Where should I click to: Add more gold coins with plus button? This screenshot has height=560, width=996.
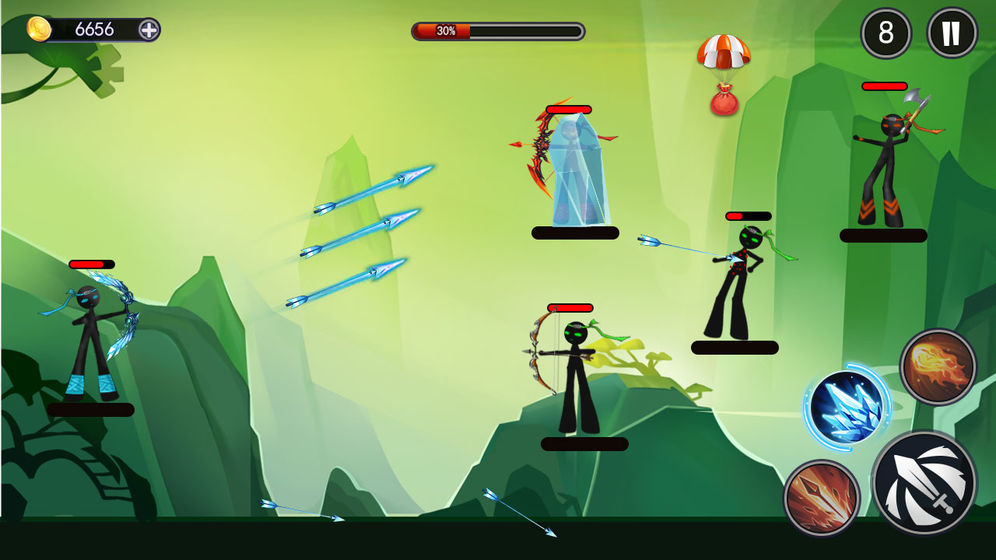coord(148,29)
